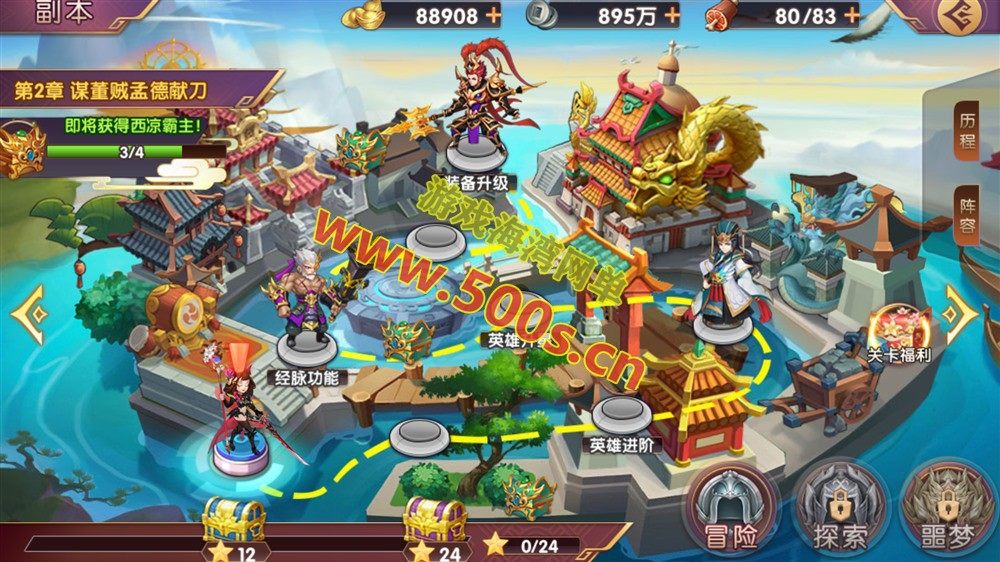The width and height of the screenshot is (1000, 562).
Task: Tap the plus next to 895万 coins
Action: [x=671, y=15]
